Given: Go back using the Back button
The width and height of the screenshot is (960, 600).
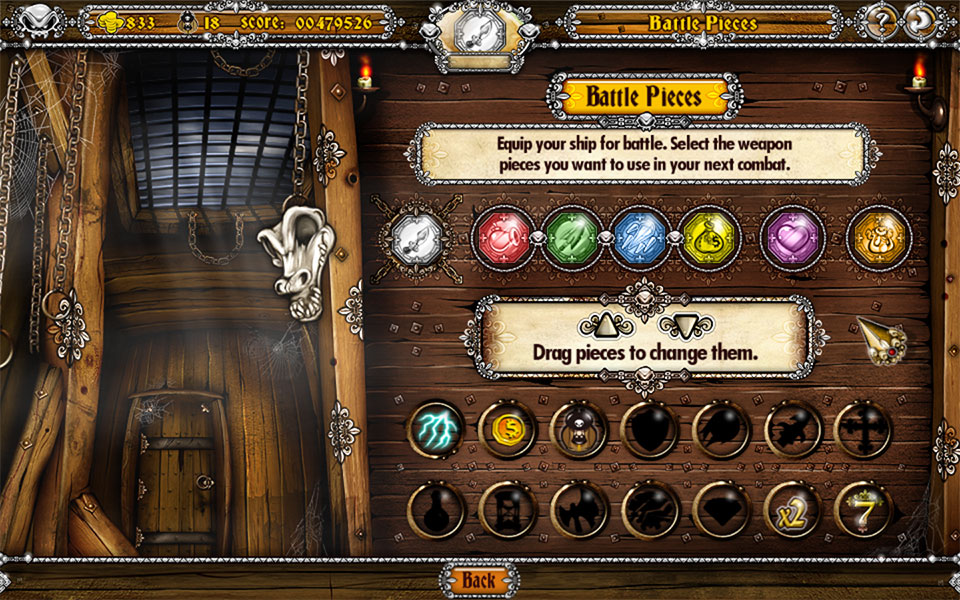Looking at the screenshot, I should click(479, 580).
